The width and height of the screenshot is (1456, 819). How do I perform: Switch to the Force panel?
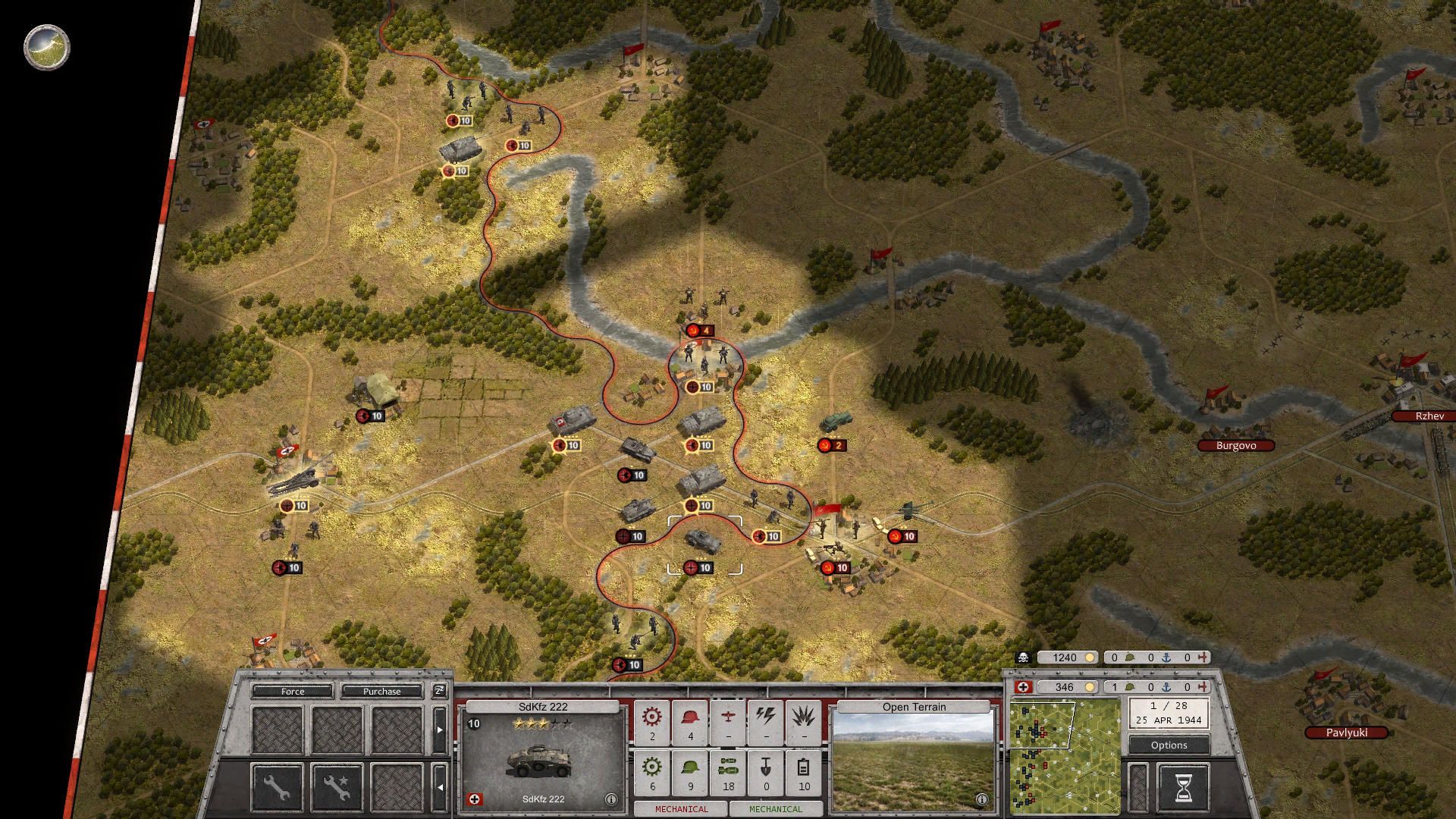click(x=292, y=692)
